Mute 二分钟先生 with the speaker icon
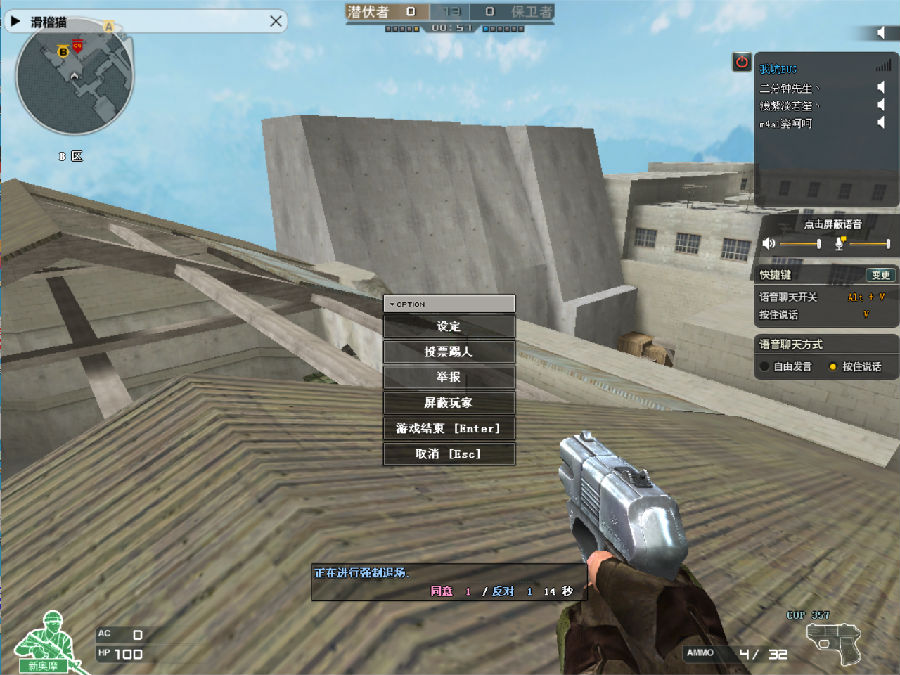Viewport: 900px width, 675px height. point(881,88)
